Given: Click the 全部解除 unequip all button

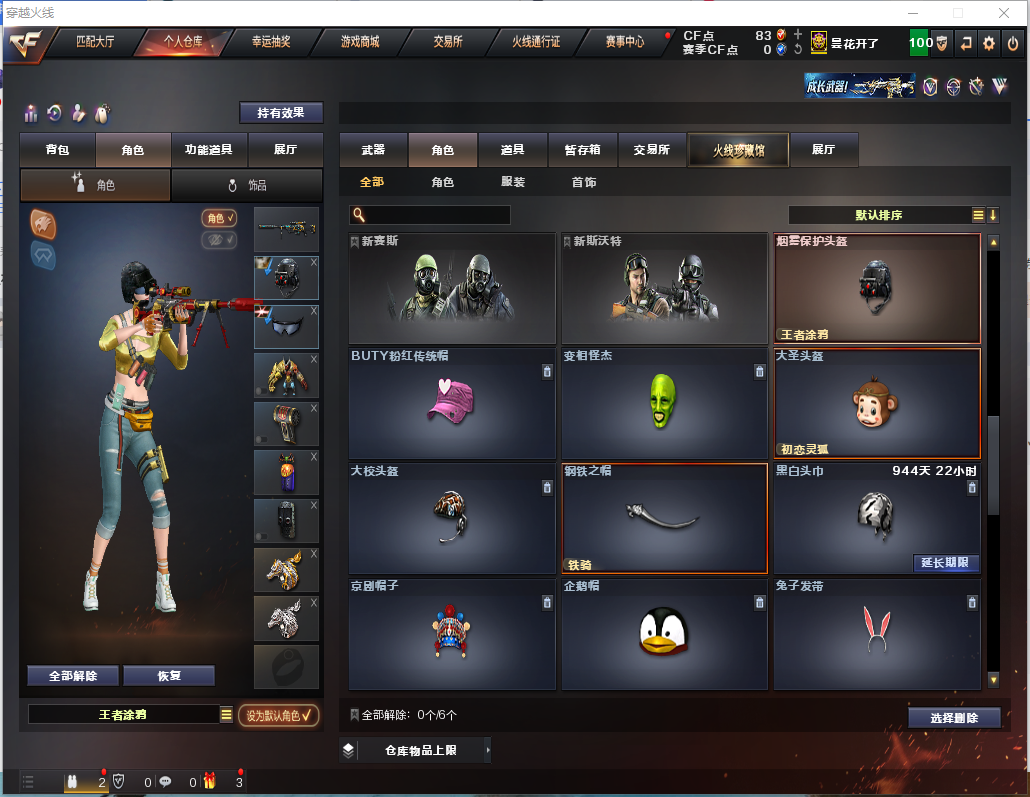Looking at the screenshot, I should [73, 676].
